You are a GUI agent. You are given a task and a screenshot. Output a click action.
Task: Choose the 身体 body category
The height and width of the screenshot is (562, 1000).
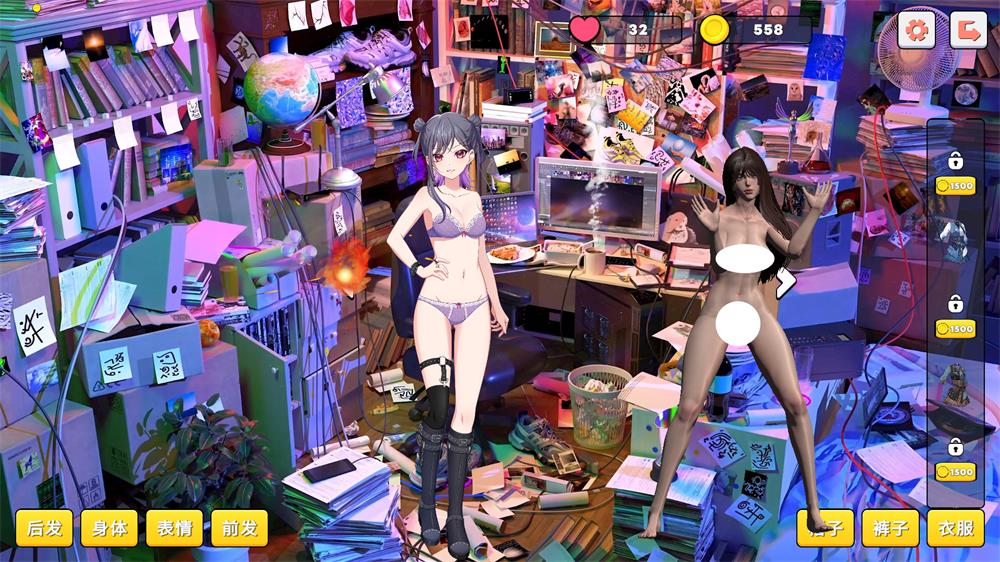[109, 528]
